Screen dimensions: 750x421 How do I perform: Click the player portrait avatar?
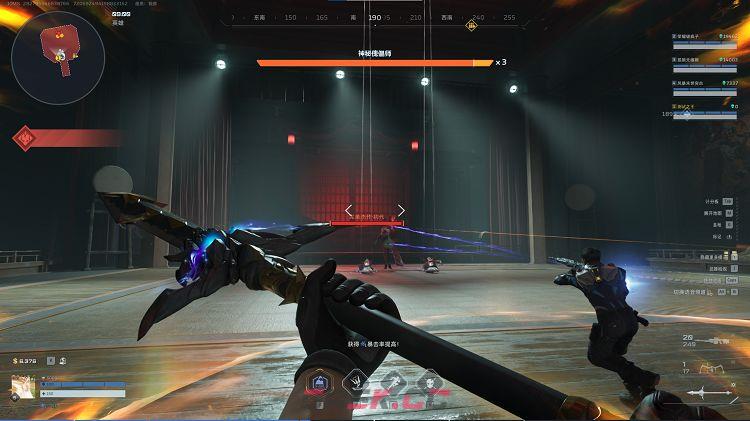21,386
